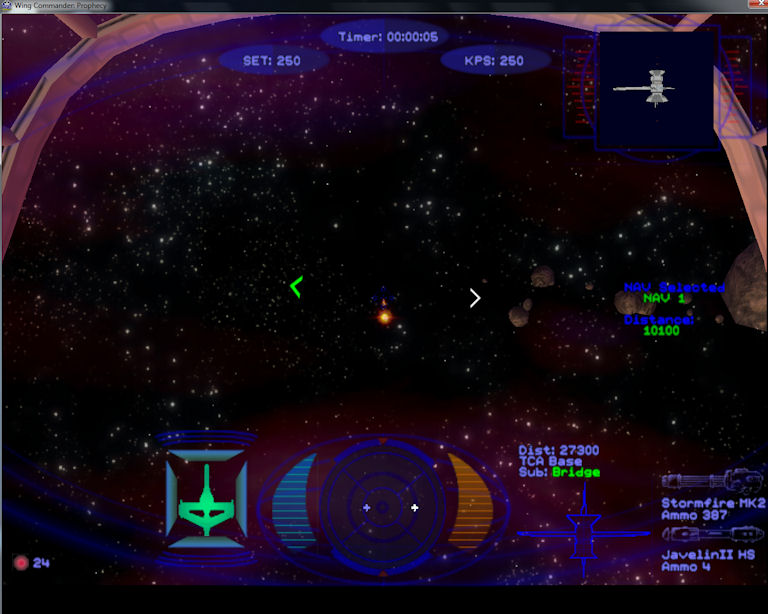Click the circular radar scope
This screenshot has width=768, height=614.
tap(383, 507)
